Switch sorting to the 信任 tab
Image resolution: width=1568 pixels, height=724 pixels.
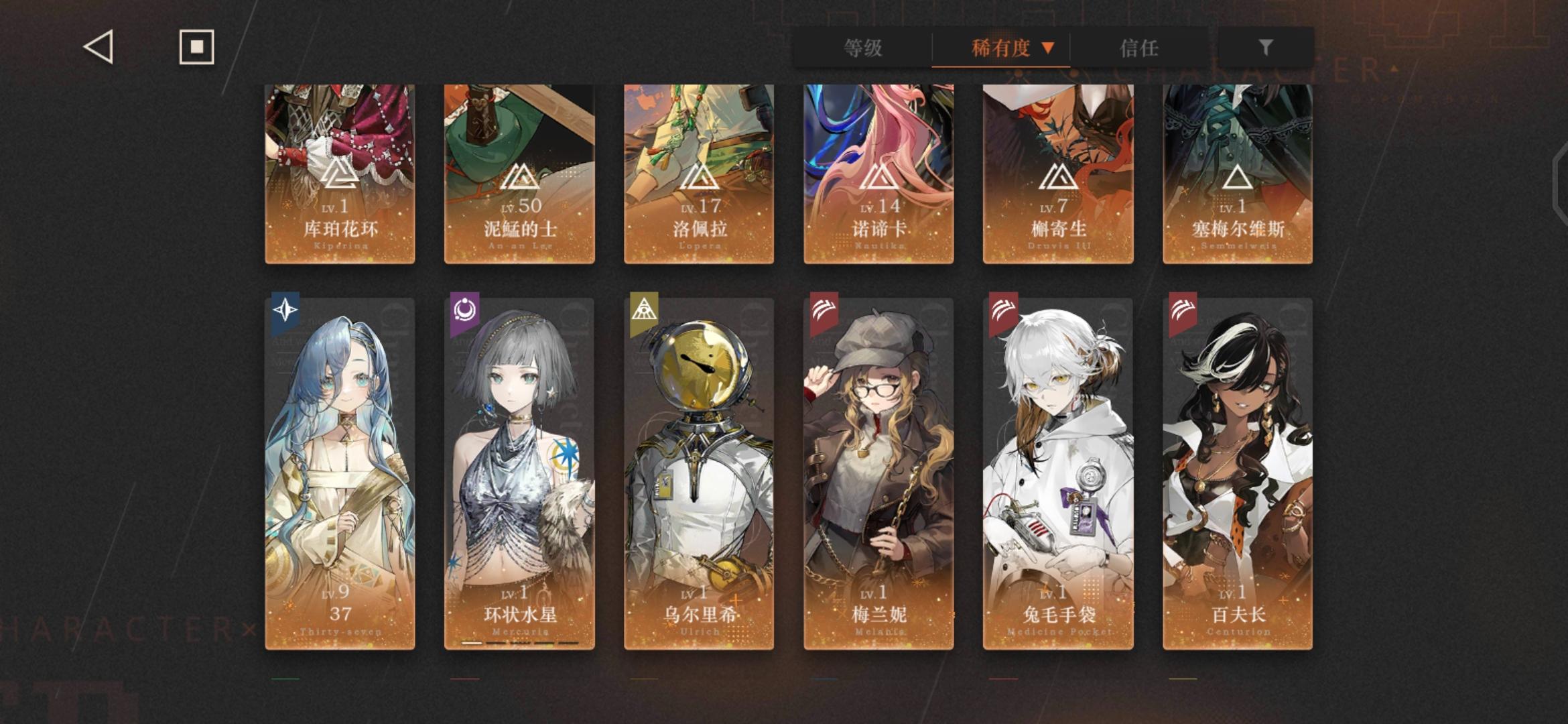click(x=1140, y=47)
